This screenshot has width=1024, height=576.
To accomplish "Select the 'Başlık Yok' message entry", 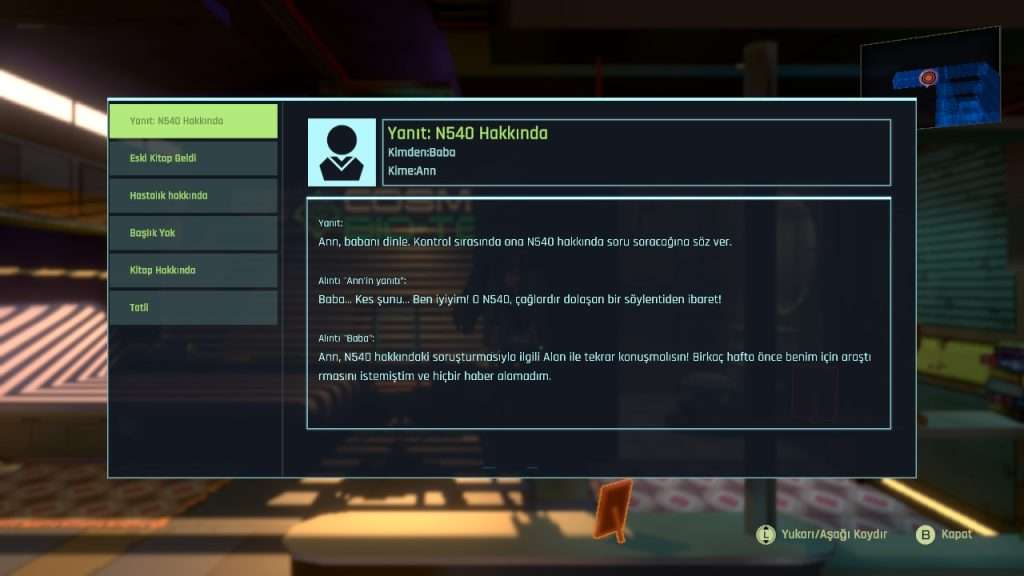I will point(193,232).
